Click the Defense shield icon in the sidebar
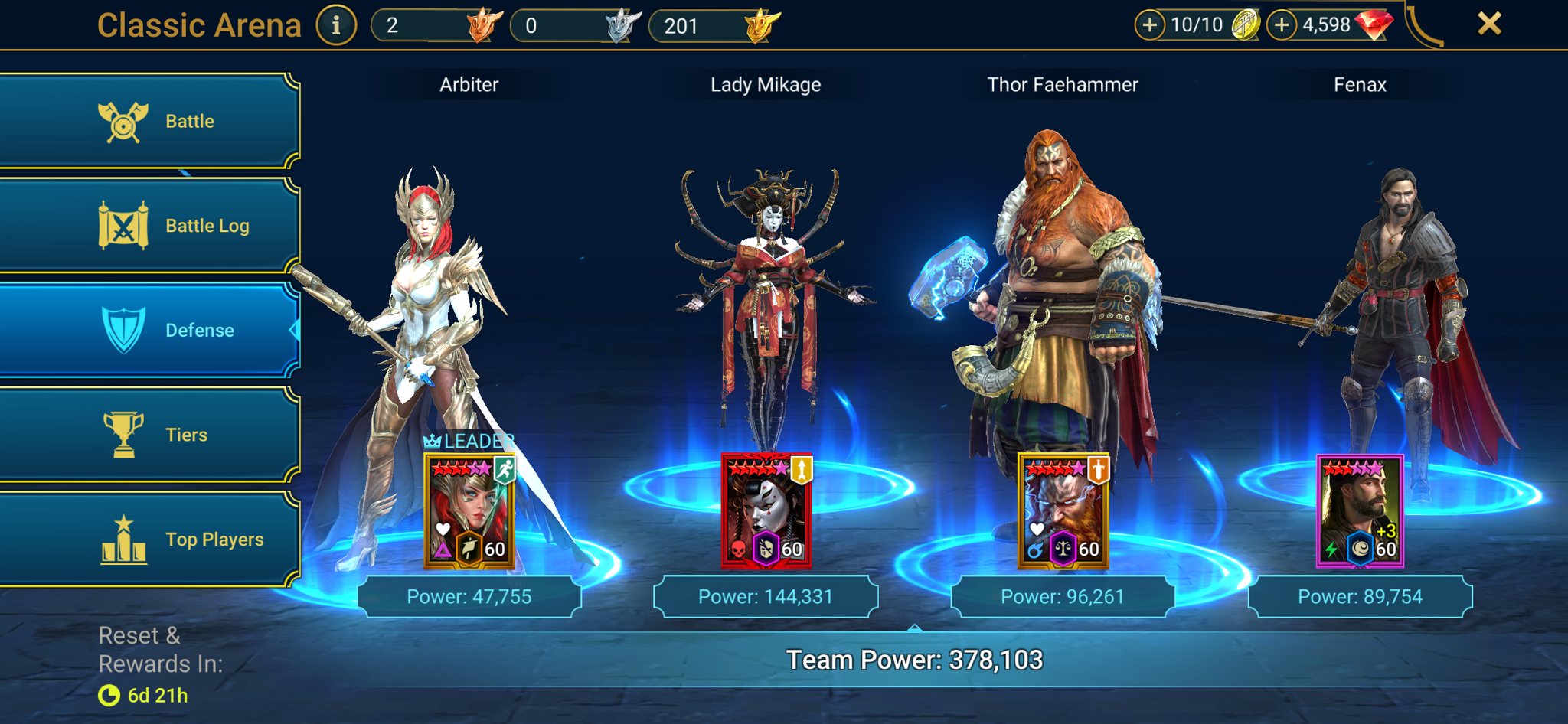 coord(122,330)
